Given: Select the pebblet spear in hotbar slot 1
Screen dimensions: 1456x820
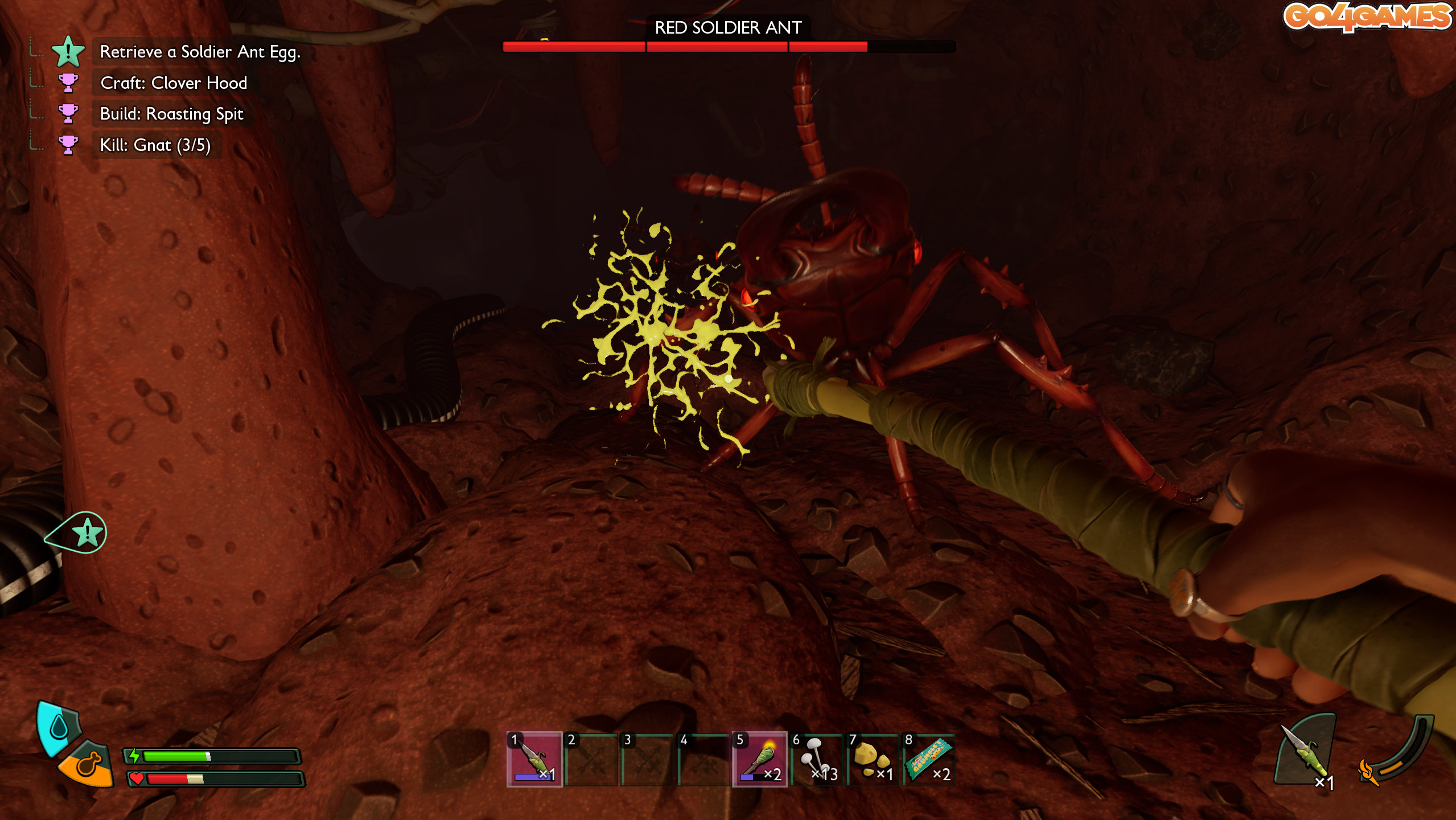Looking at the screenshot, I should pyautogui.click(x=534, y=759).
